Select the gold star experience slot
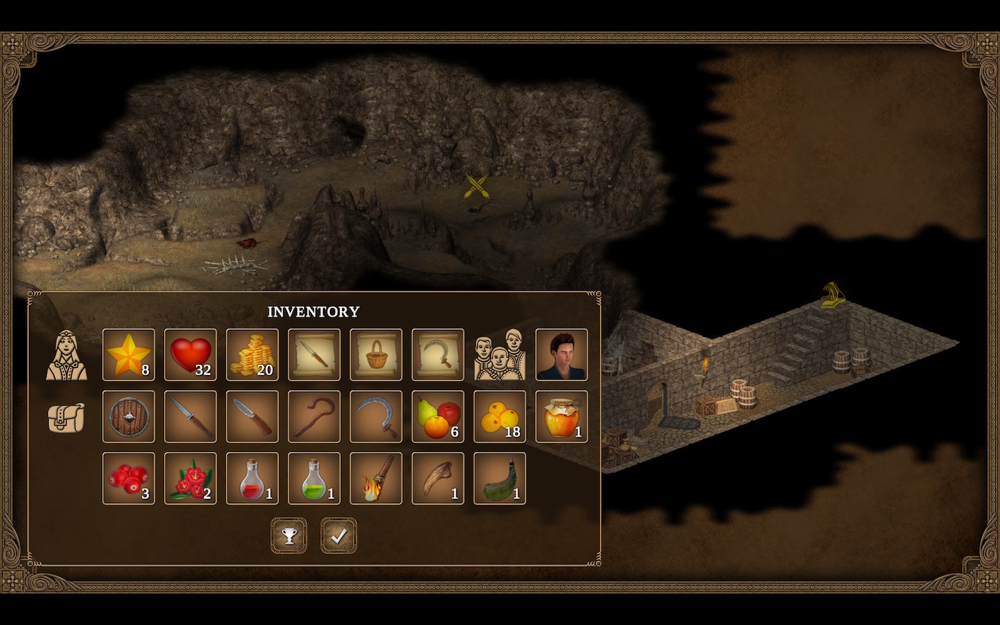The image size is (1000, 625). 129,355
